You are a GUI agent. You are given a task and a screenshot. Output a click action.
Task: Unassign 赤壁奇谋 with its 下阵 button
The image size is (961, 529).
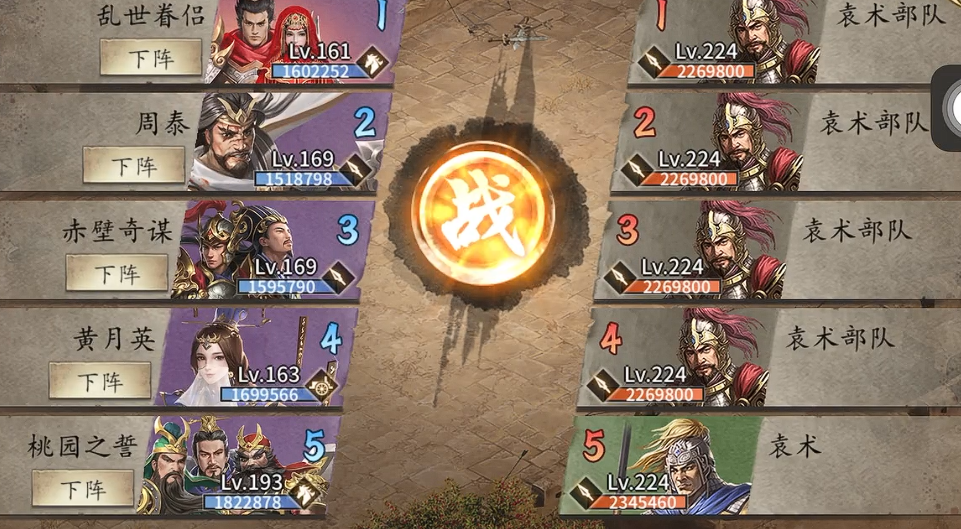pyautogui.click(x=117, y=272)
